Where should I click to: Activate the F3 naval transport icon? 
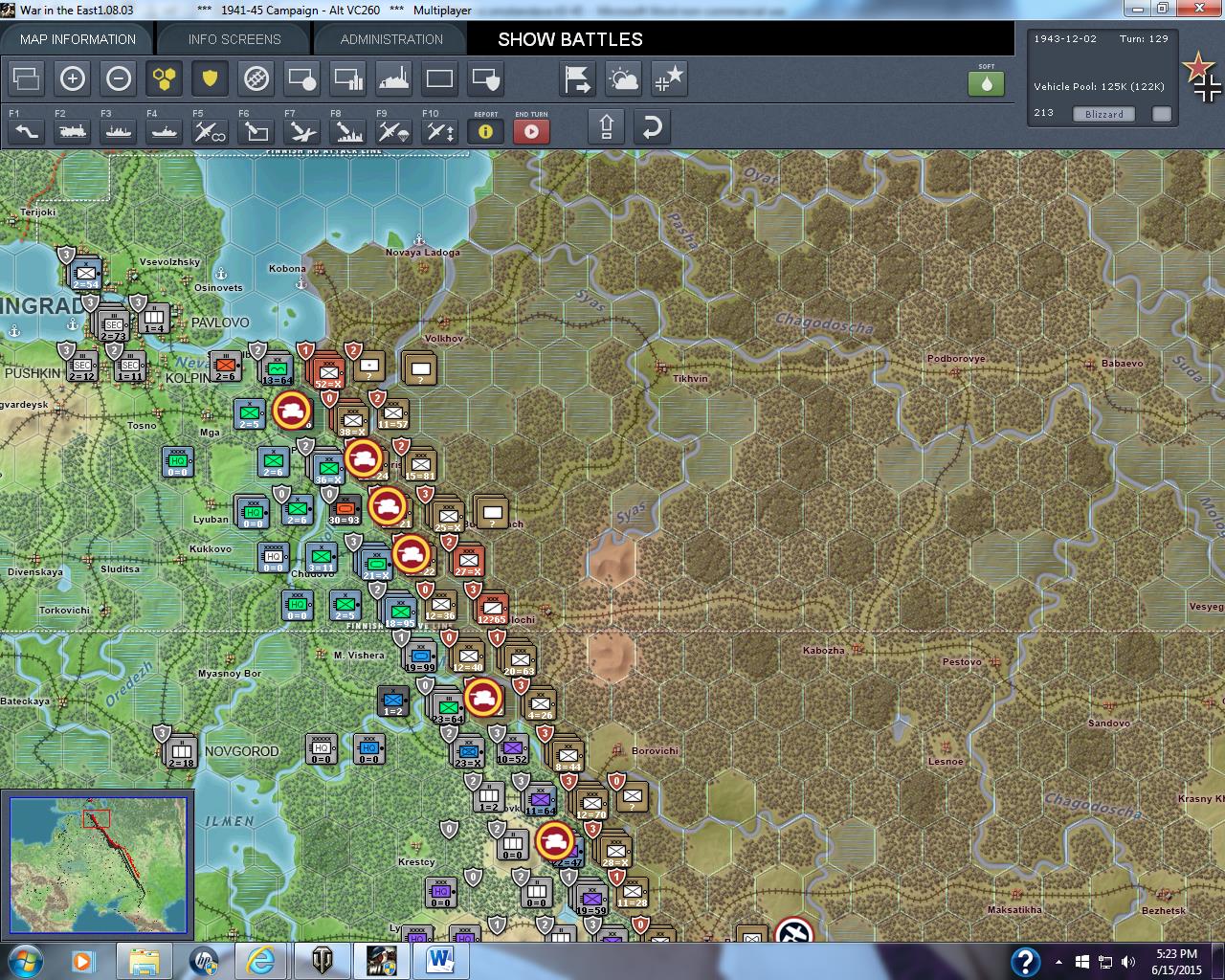coord(117,131)
